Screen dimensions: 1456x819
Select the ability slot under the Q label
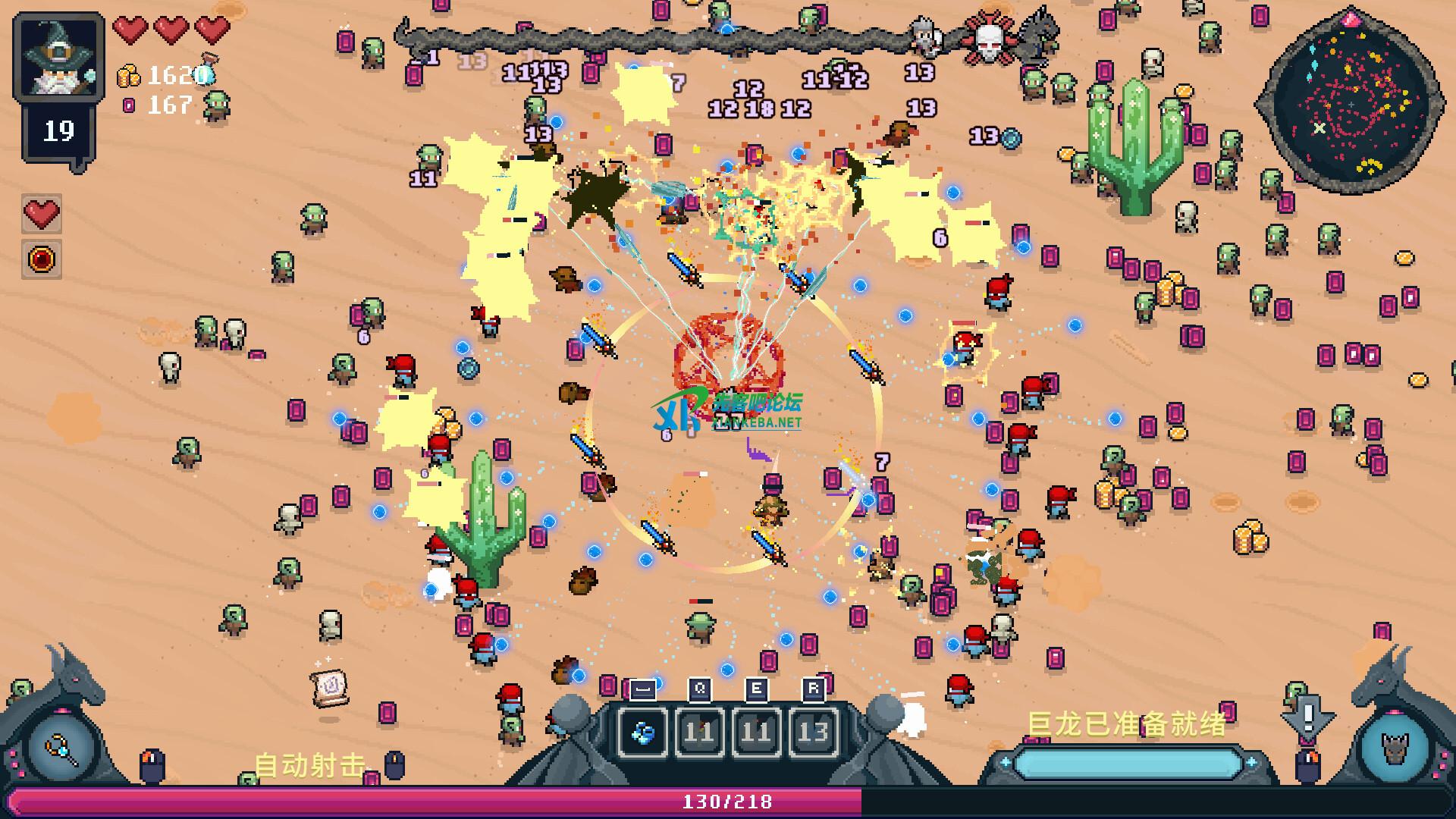[x=699, y=732]
